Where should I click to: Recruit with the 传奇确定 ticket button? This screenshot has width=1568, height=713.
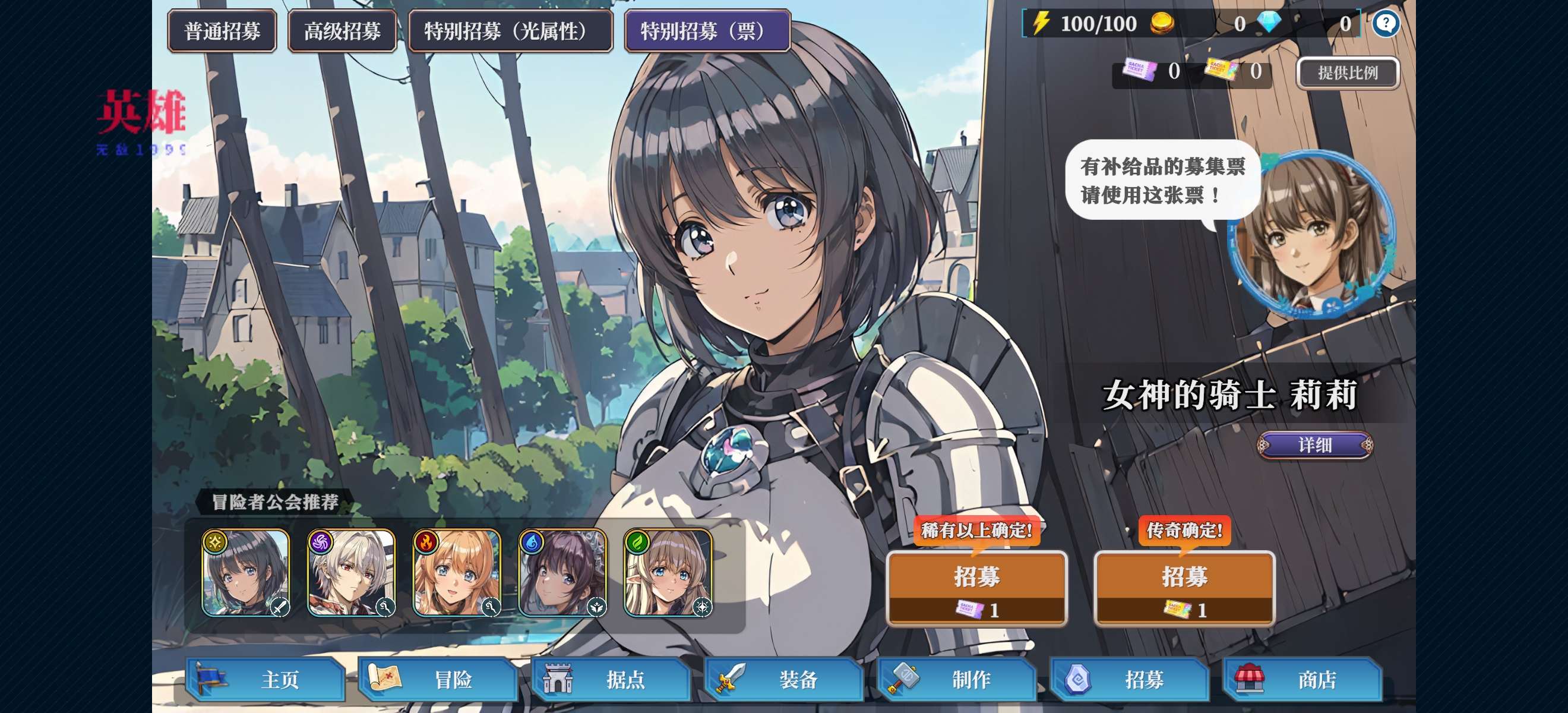tap(1184, 588)
